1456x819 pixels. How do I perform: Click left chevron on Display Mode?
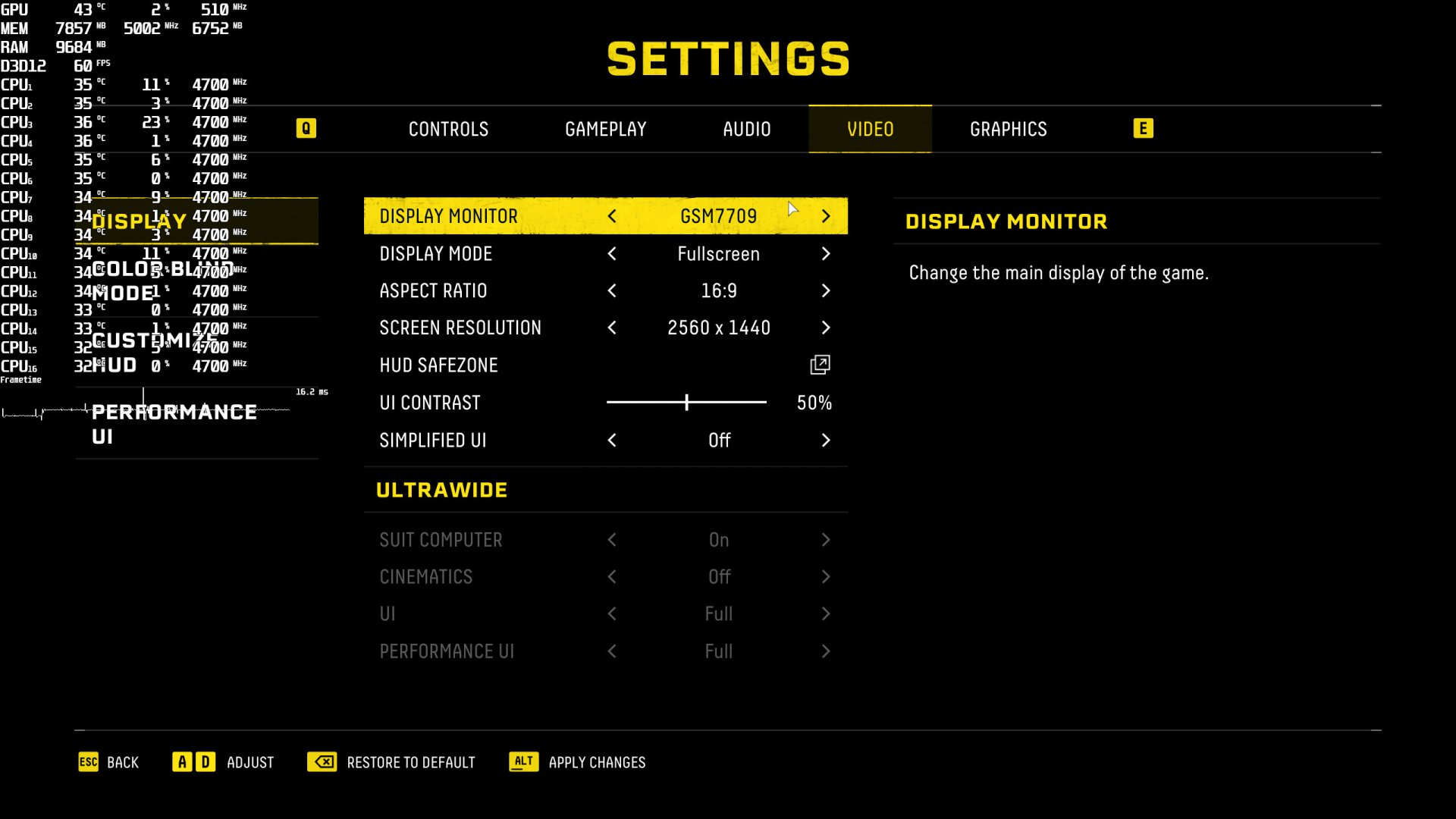point(612,254)
